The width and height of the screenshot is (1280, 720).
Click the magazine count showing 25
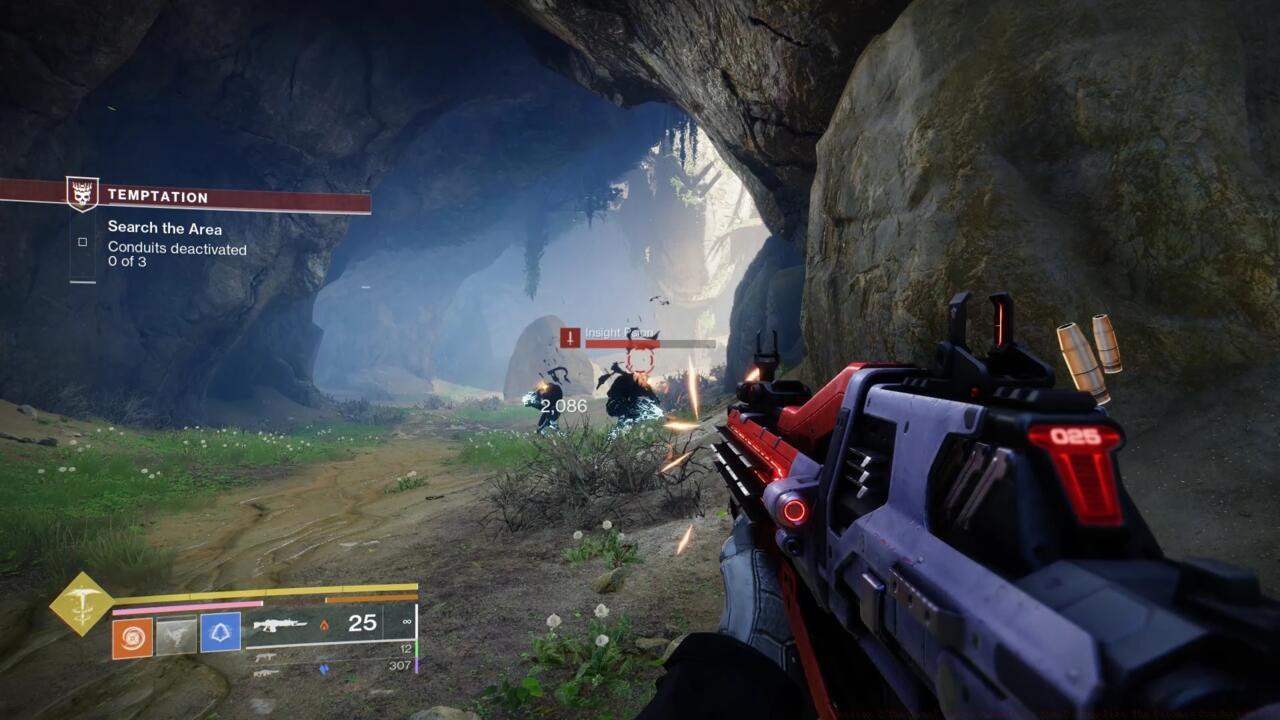362,625
